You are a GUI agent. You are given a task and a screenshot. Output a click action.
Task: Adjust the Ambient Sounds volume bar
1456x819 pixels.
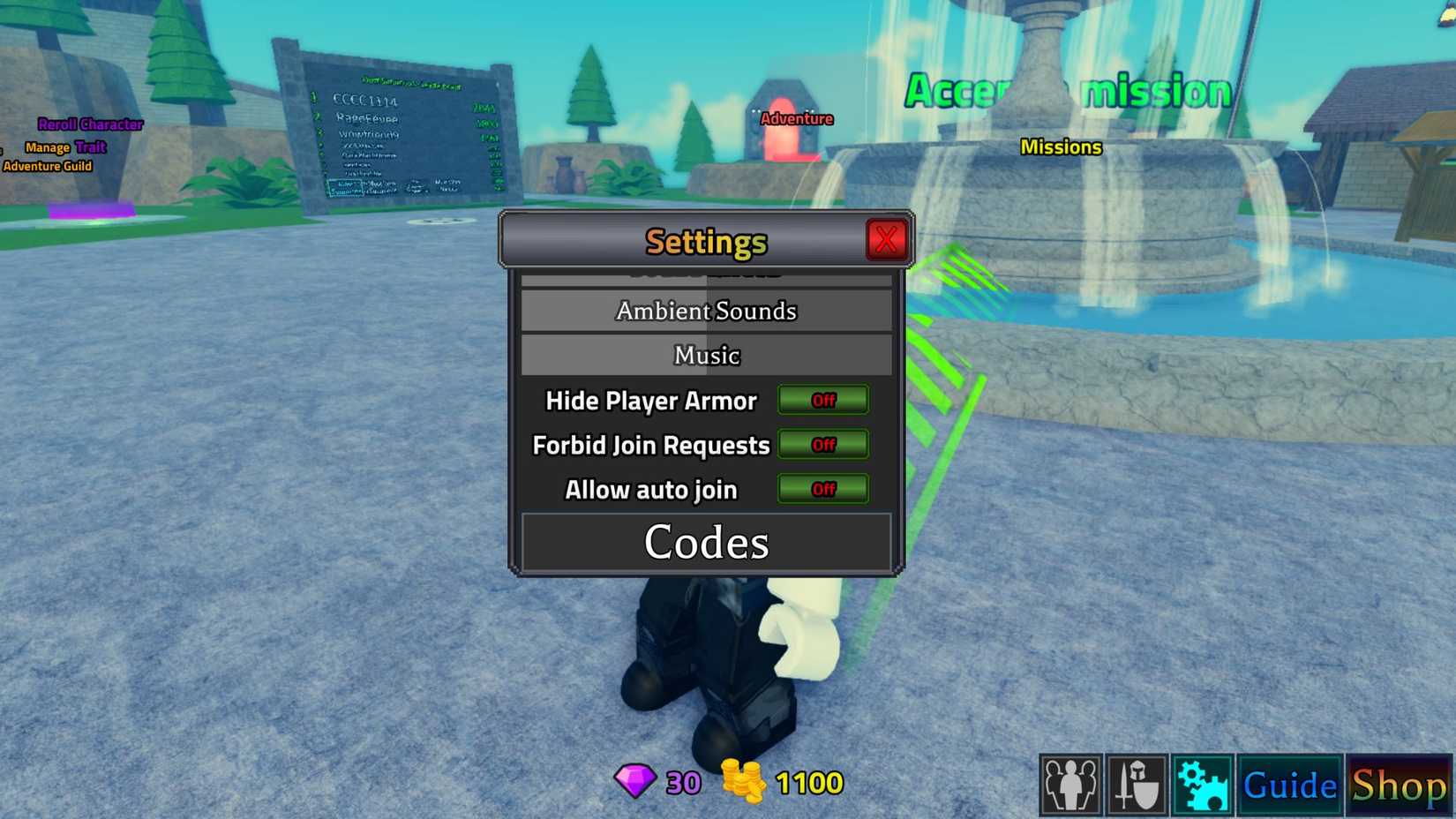(x=706, y=311)
